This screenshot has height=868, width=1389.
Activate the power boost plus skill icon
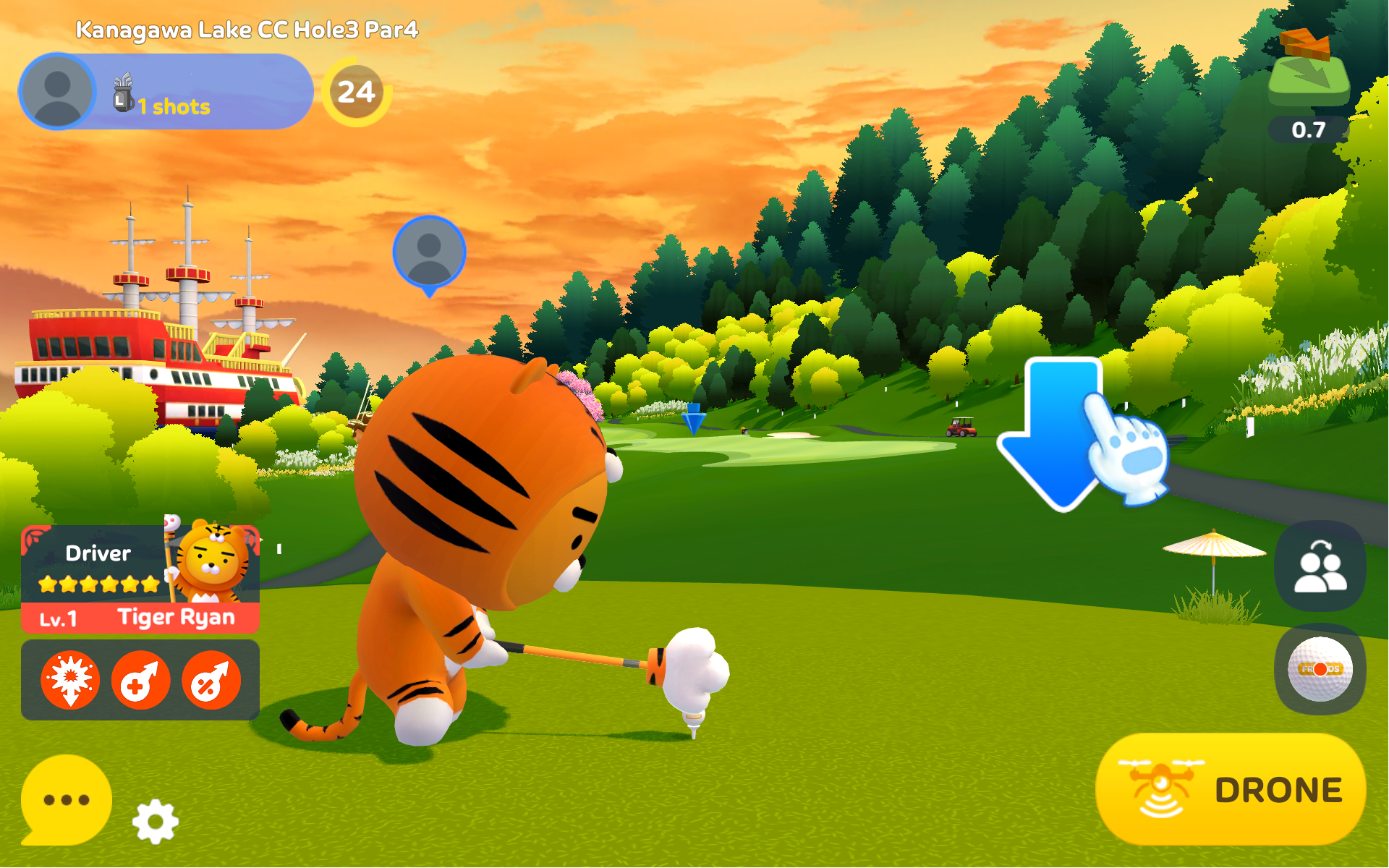142,678
